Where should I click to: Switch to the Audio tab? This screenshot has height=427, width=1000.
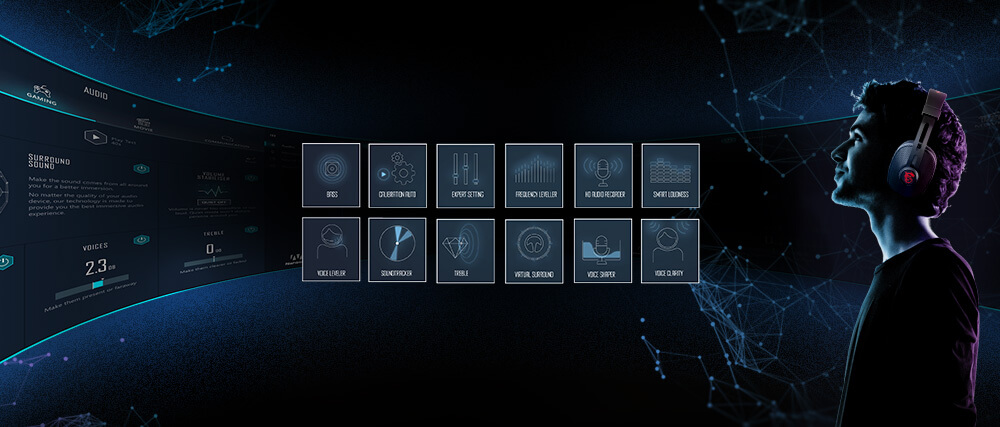tap(96, 93)
